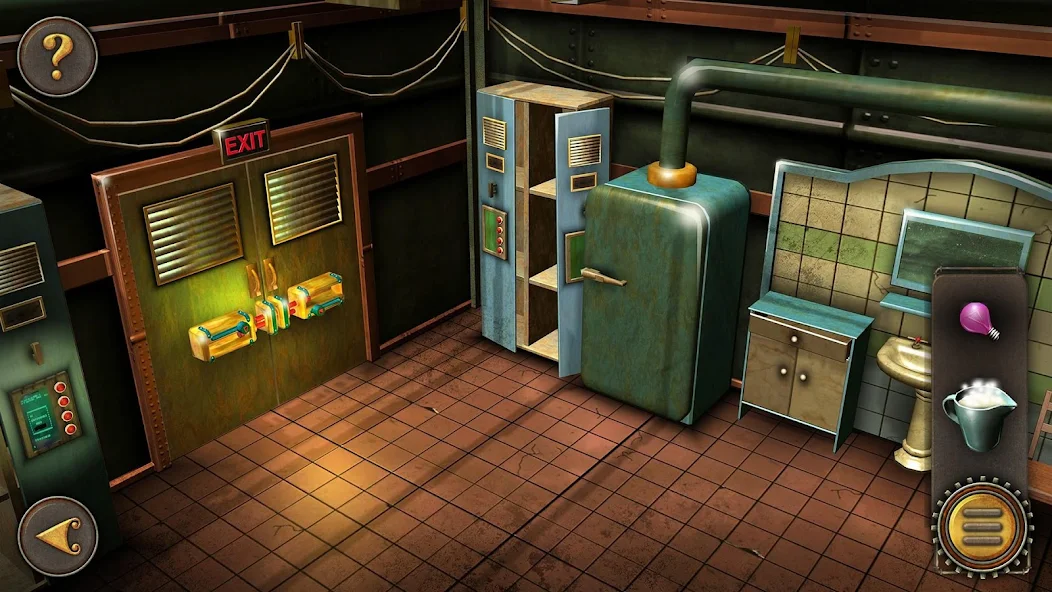Open the round brass menu button
Viewport: 1052px width, 592px height.
pyautogui.click(x=981, y=525)
